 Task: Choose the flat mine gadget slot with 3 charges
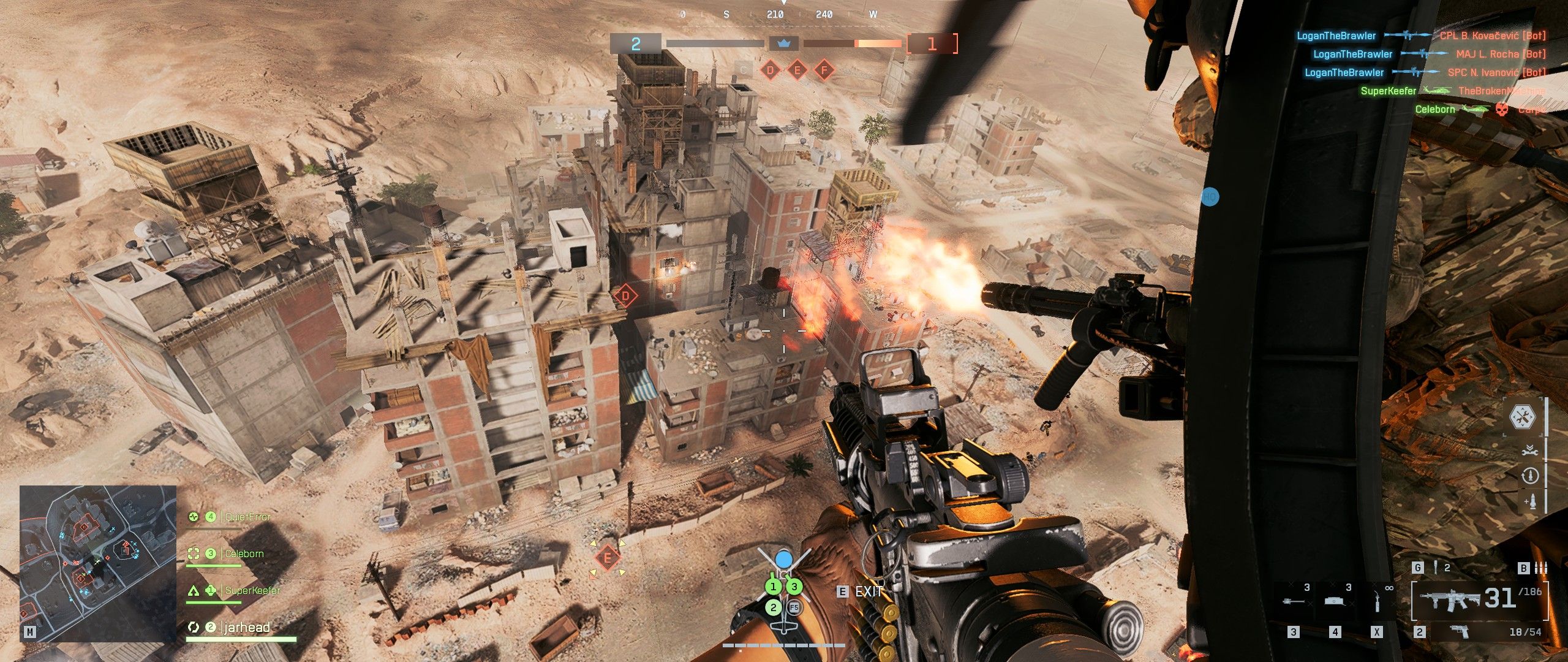click(1336, 601)
